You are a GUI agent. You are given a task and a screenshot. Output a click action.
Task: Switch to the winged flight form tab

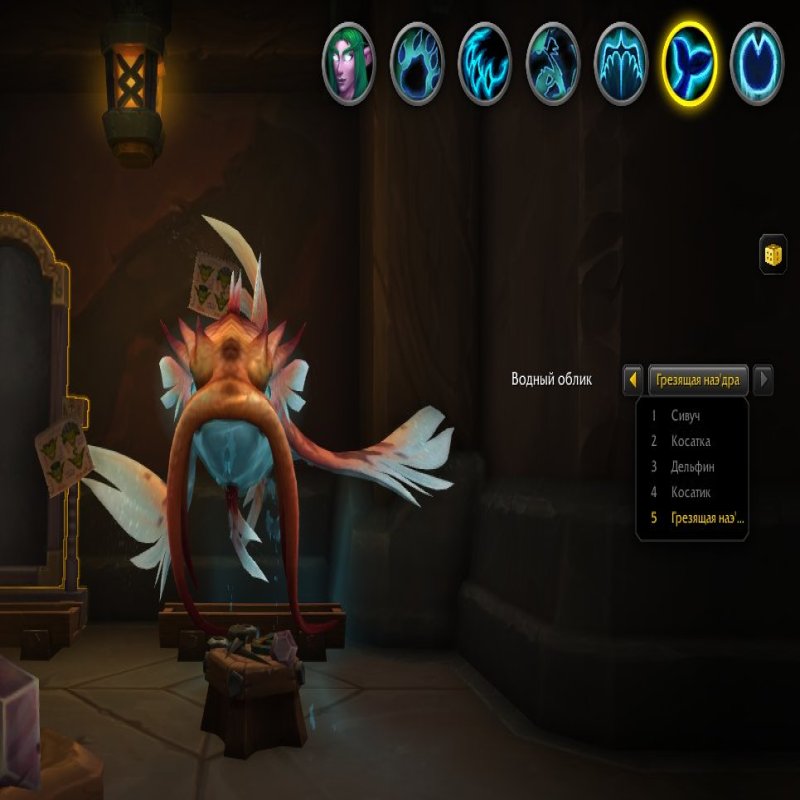621,63
